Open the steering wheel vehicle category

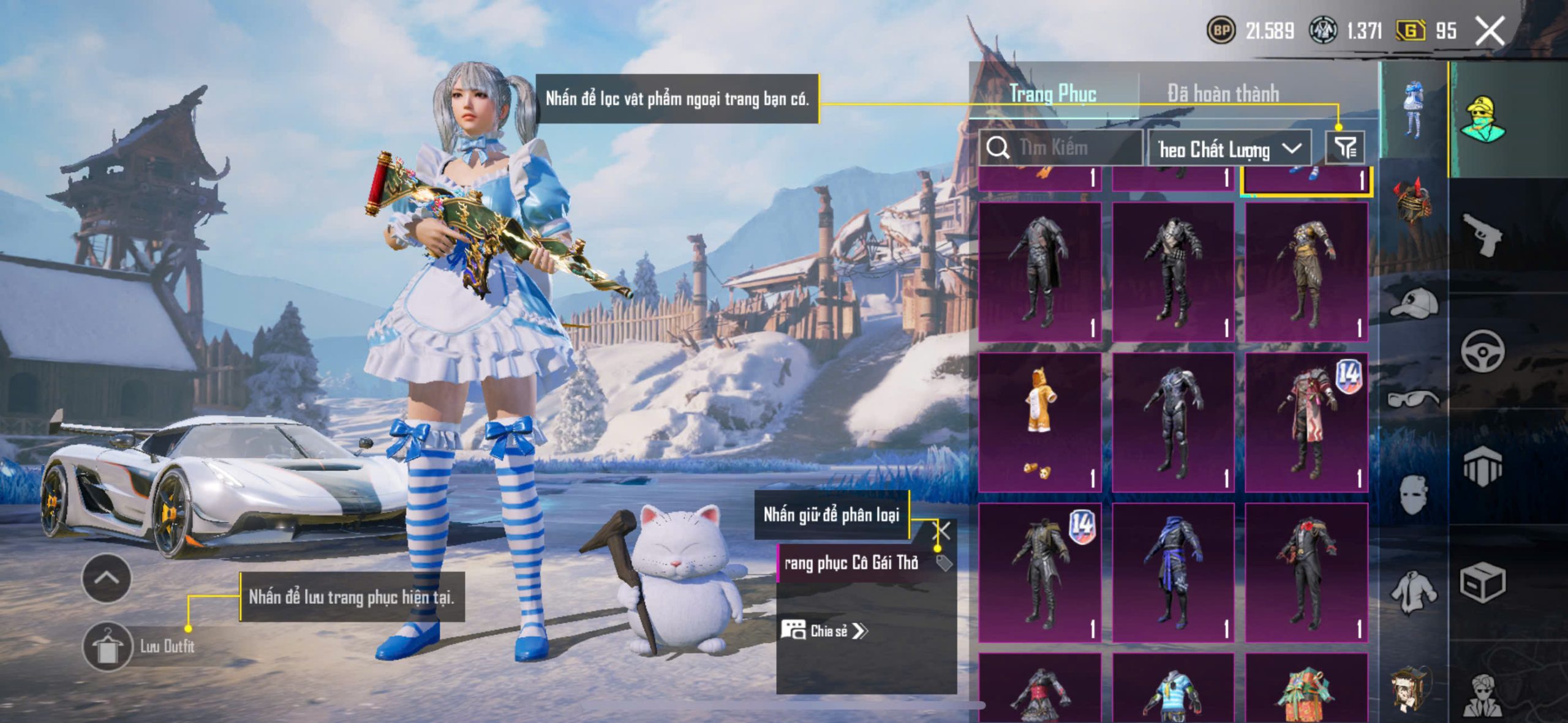click(x=1482, y=351)
